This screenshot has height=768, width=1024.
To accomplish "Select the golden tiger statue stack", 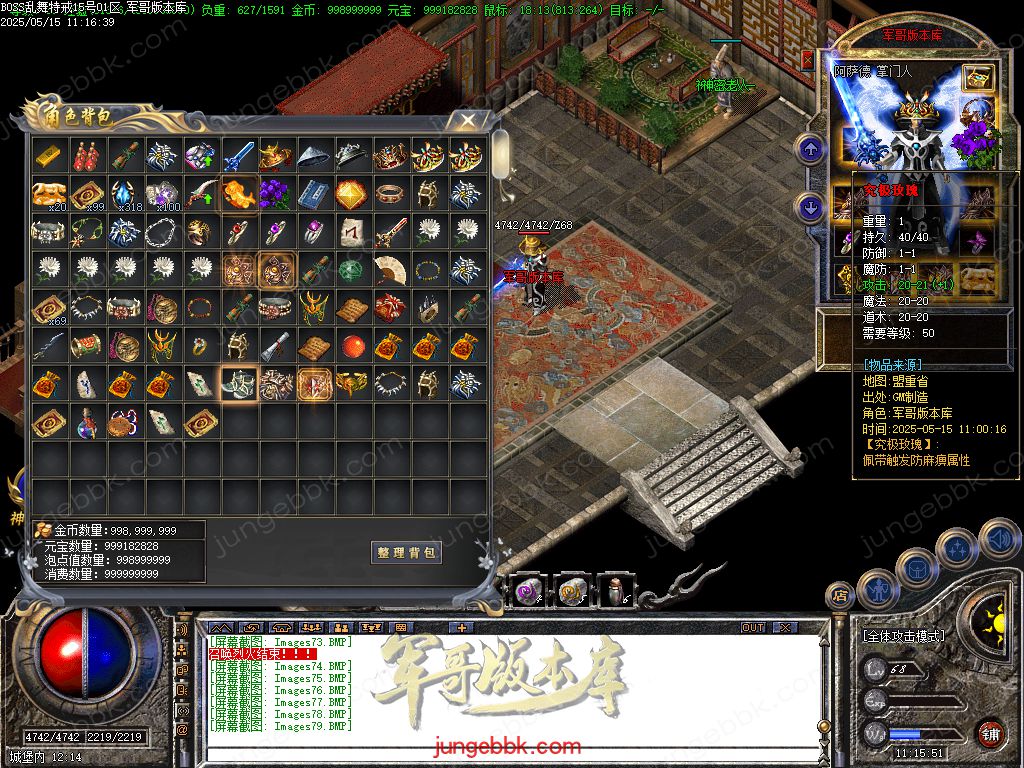I will [x=48, y=194].
